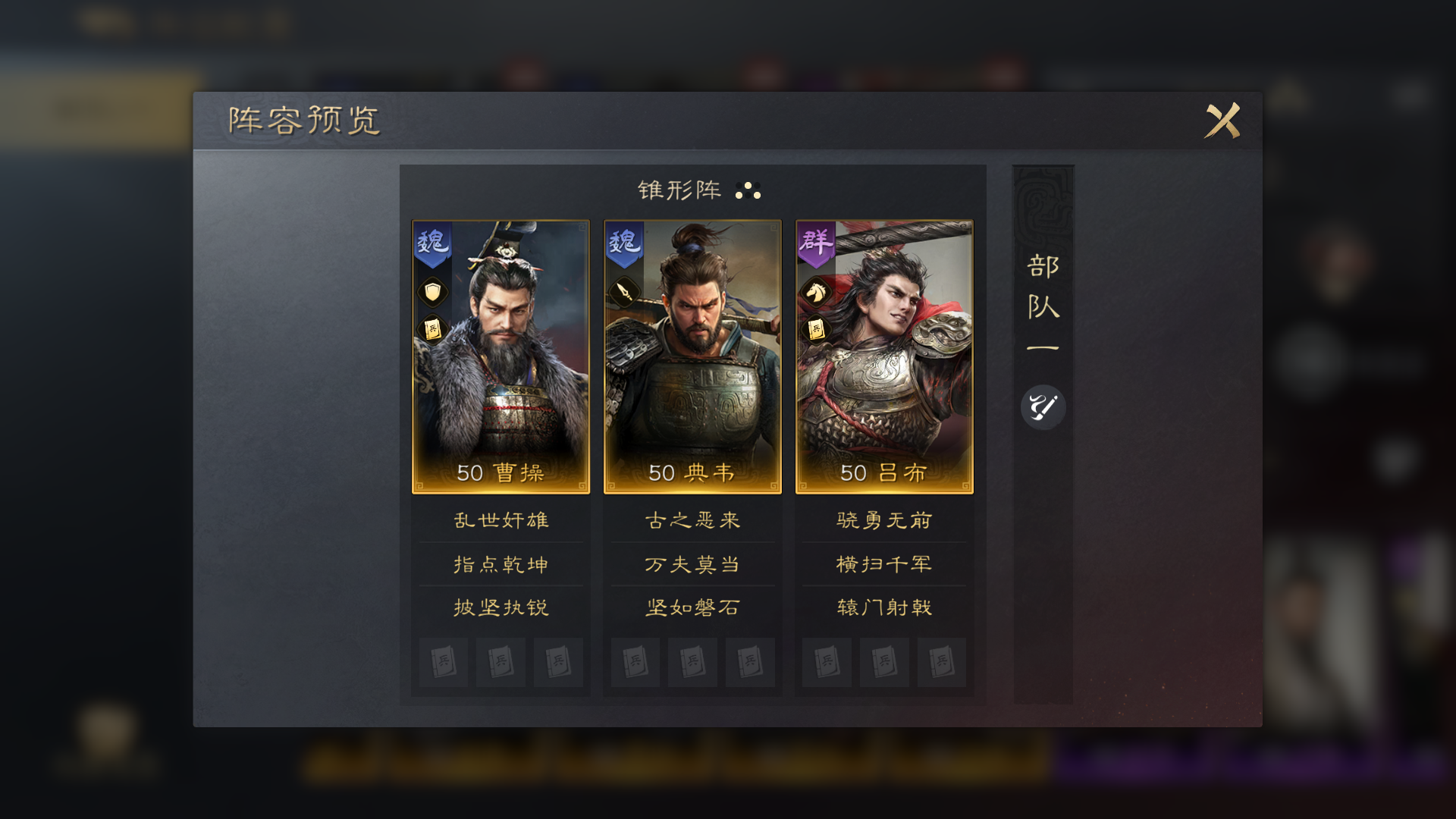Click the middle empty war manual slot under Dian Wei
The width and height of the screenshot is (1456, 819).
(692, 662)
